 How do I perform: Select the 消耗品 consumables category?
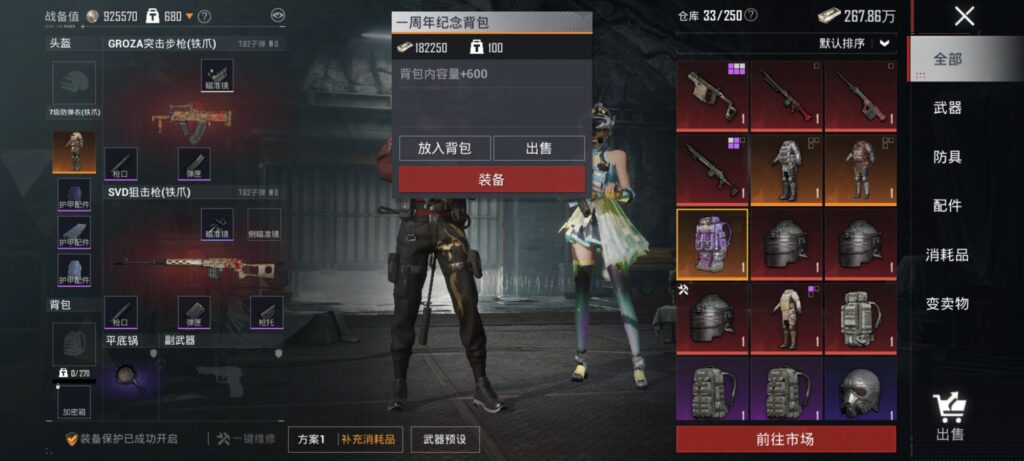tap(947, 255)
